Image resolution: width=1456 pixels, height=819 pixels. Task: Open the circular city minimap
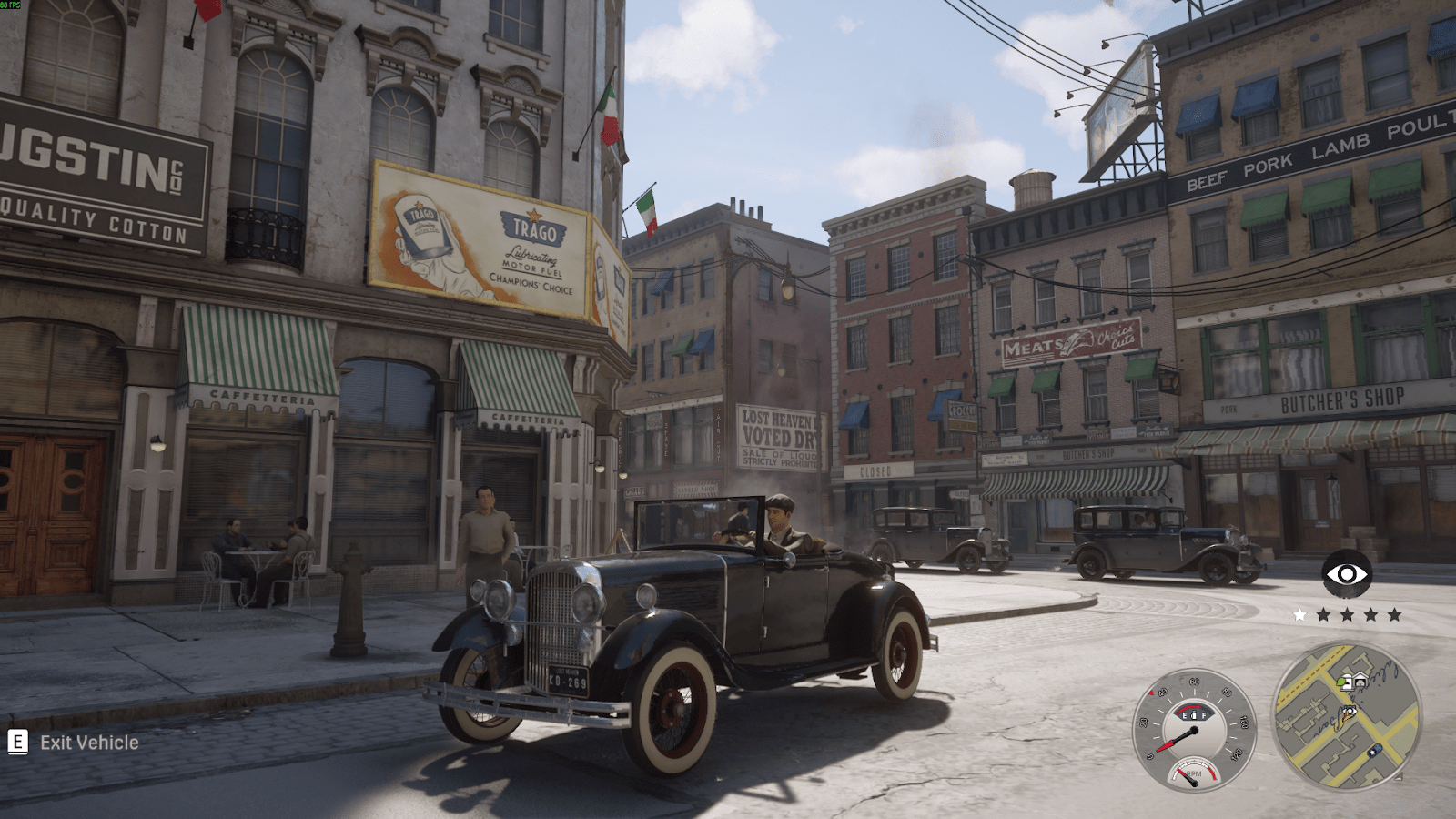click(x=1346, y=715)
